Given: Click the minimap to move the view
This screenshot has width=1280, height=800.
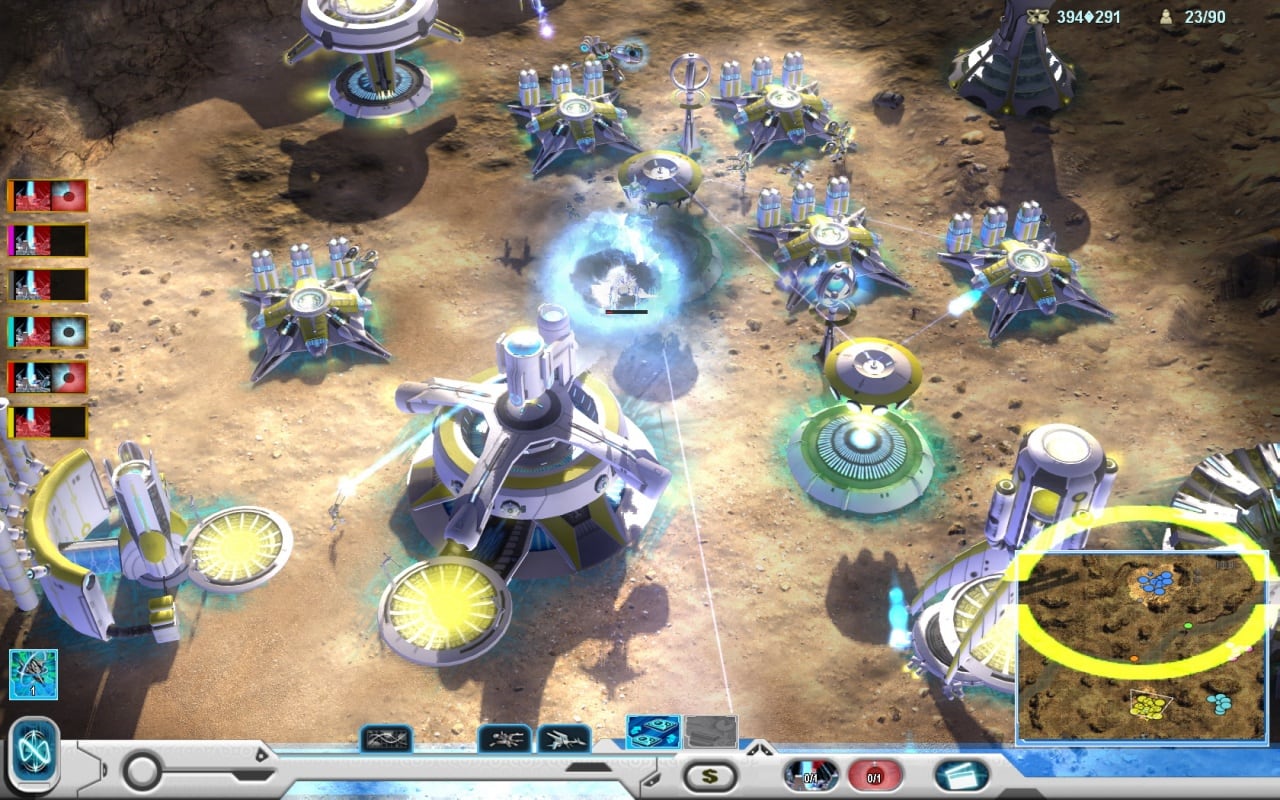Looking at the screenshot, I should [1141, 647].
